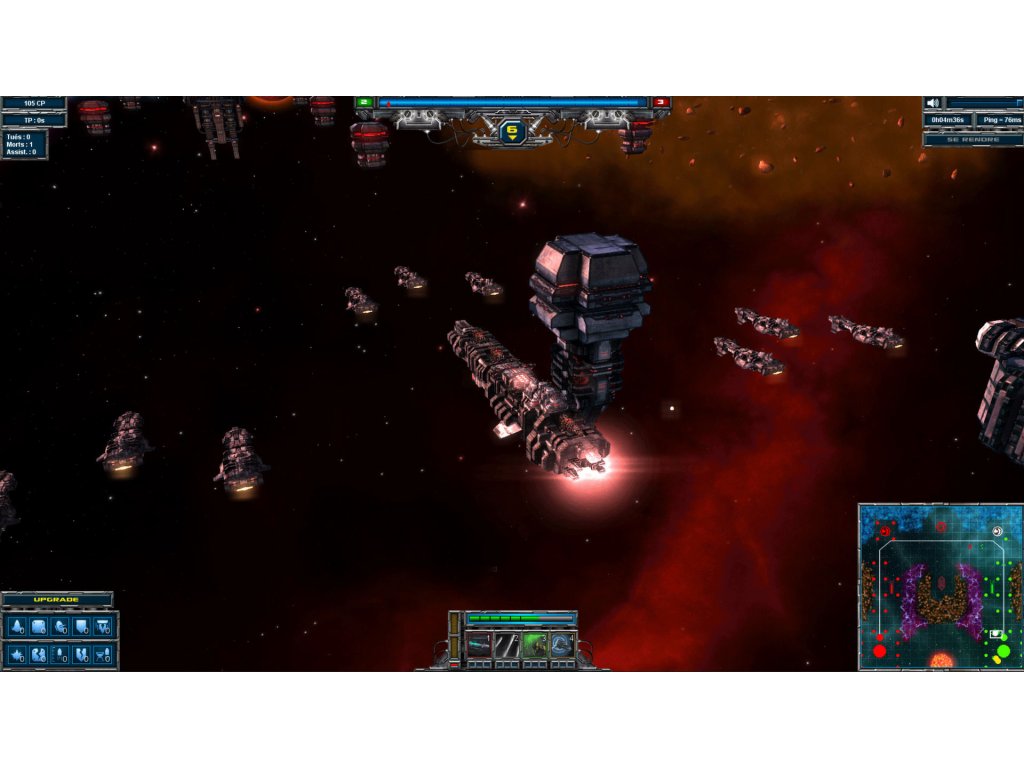This screenshot has height=768, width=1024.
Task: Choose the cracked plate upgrade icon
Action: (39, 655)
